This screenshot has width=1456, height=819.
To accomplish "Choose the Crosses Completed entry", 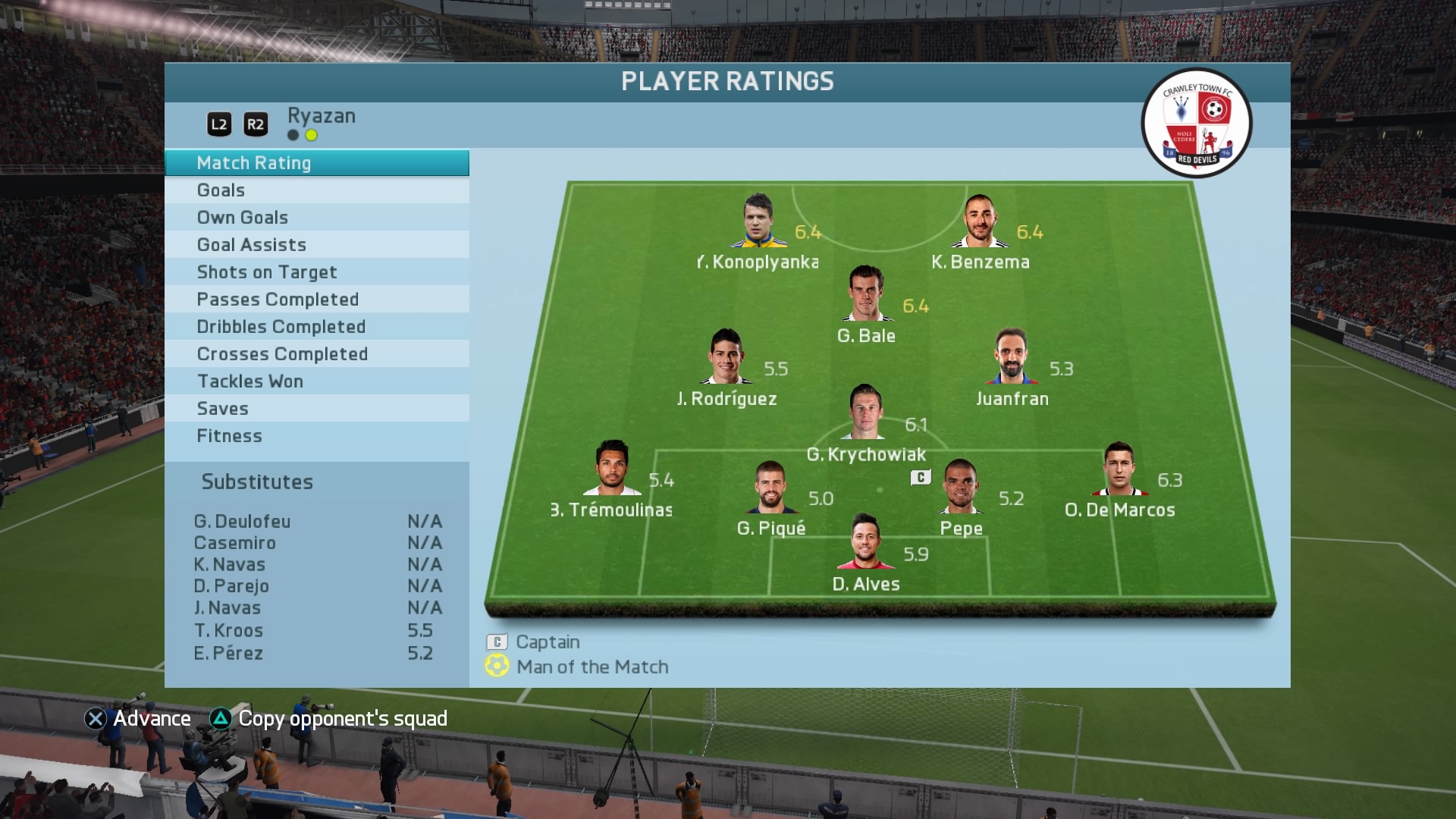I will click(316, 354).
